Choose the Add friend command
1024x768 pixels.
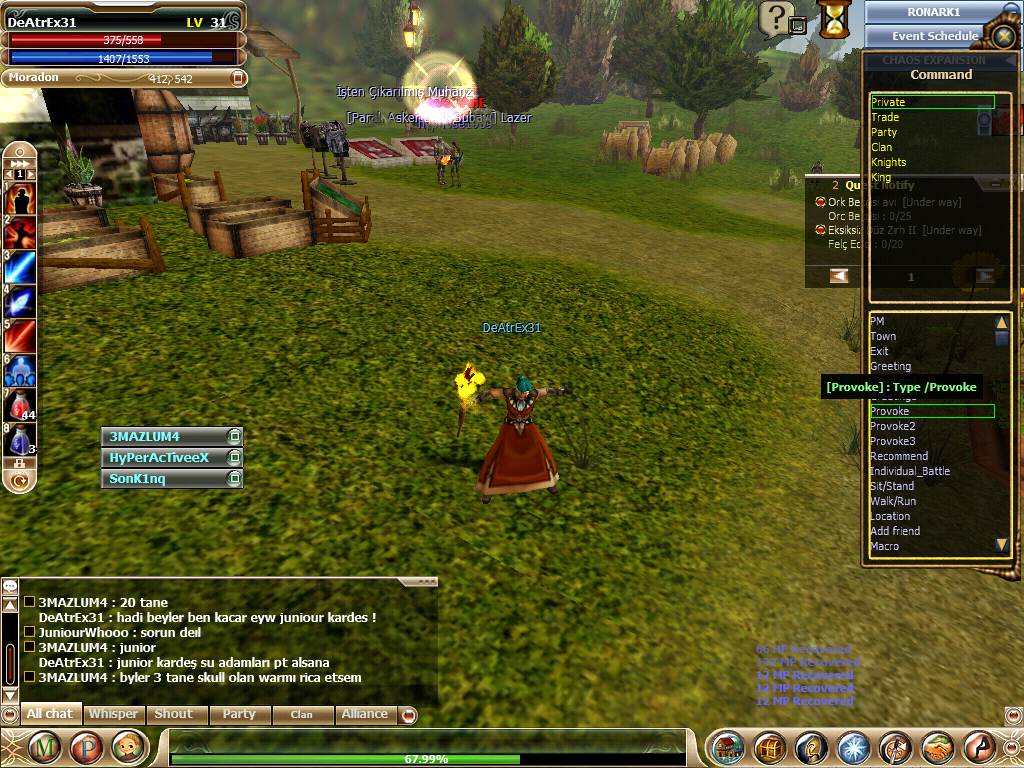[x=895, y=531]
